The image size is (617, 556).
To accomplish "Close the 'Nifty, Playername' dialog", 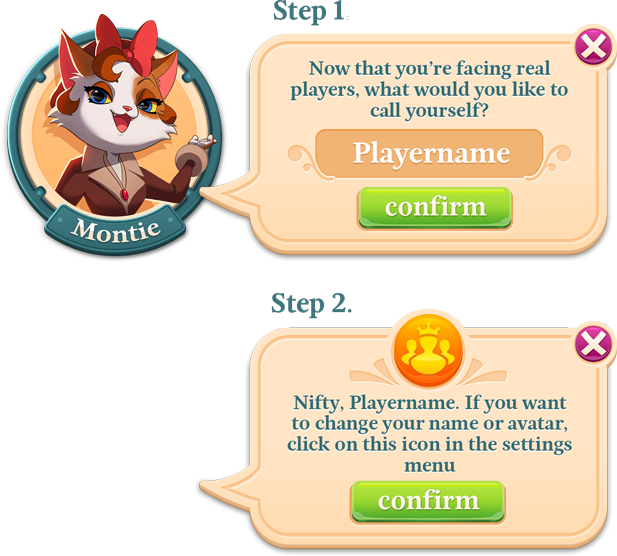I will click(592, 344).
